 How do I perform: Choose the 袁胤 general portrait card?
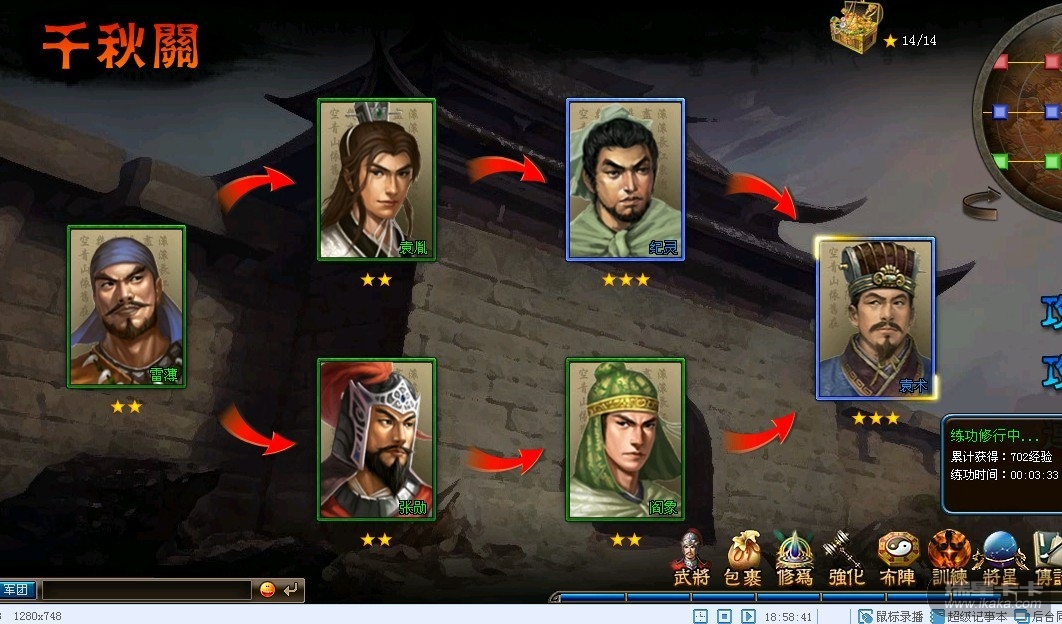(x=376, y=179)
